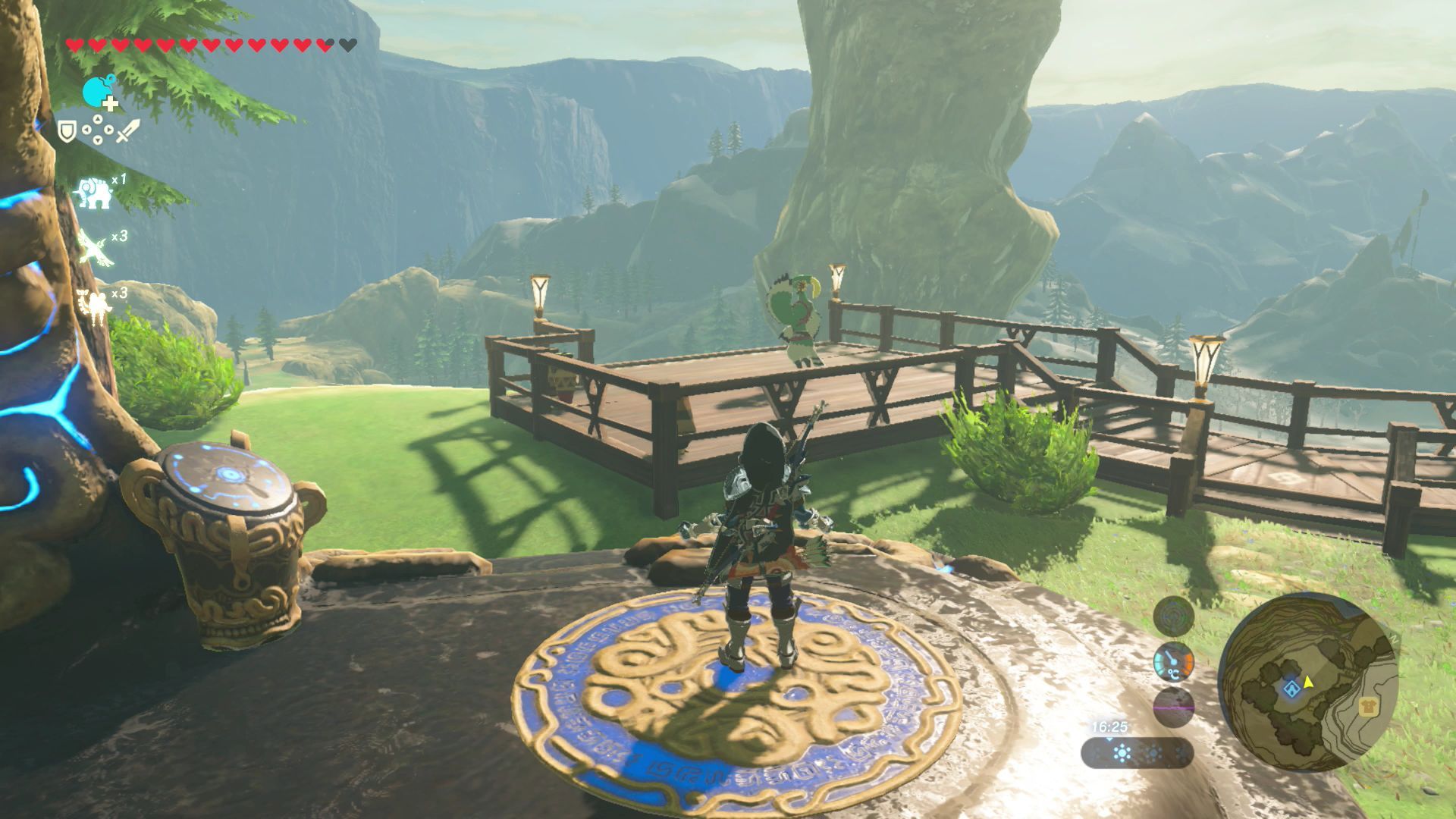
Task: Open the circular minimap
Action: pyautogui.click(x=1308, y=681)
